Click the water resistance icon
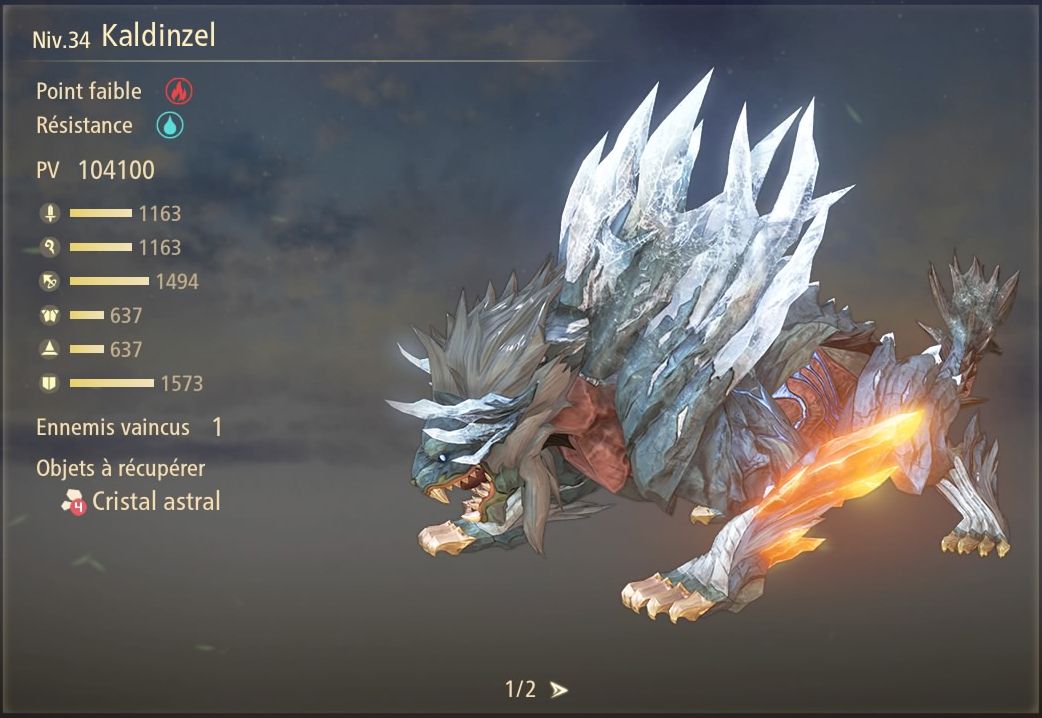1042x718 pixels. pyautogui.click(x=170, y=126)
